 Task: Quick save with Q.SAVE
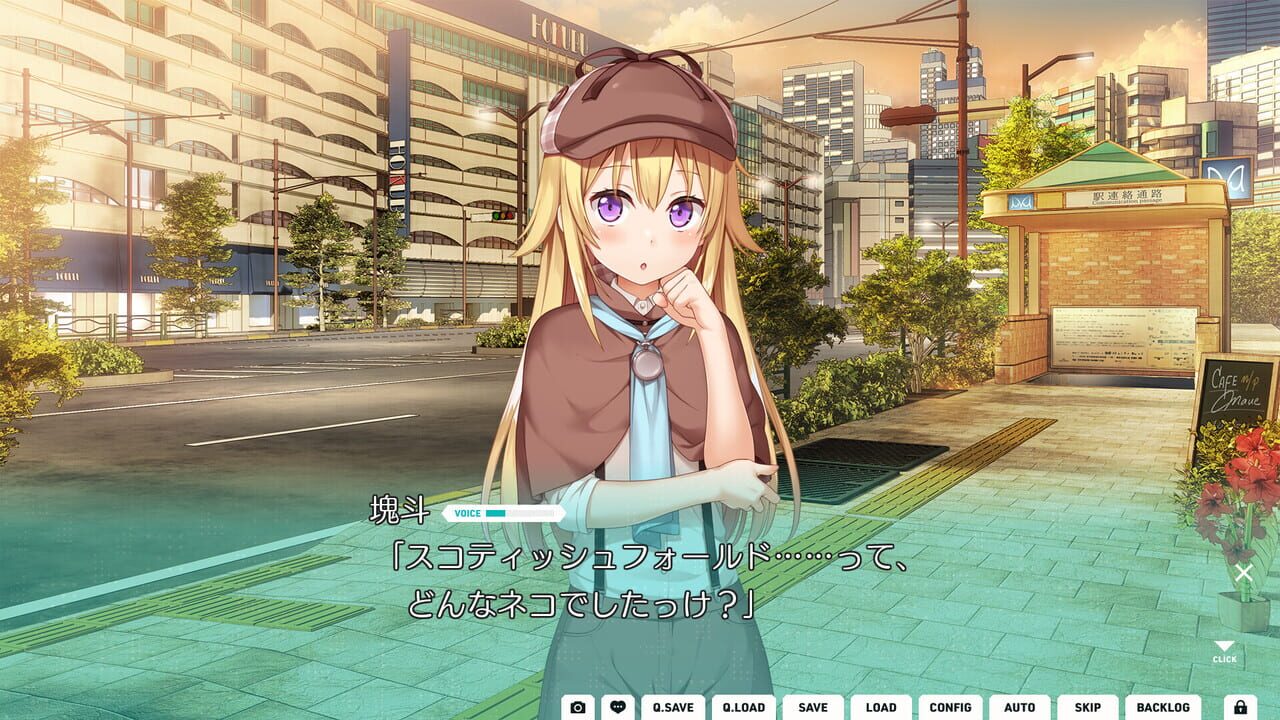tap(672, 707)
